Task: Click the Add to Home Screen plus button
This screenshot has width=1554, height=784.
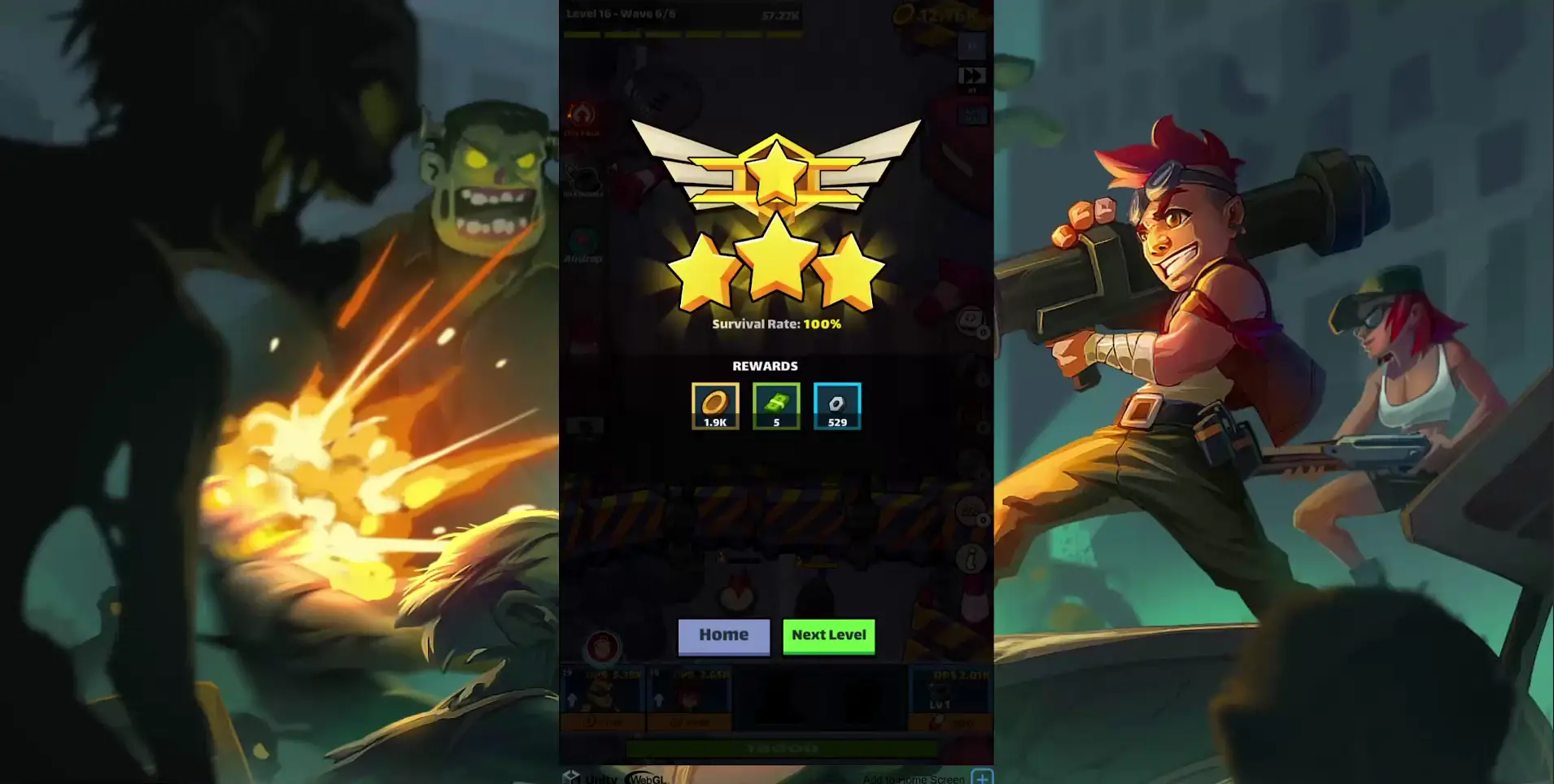Action: pyautogui.click(x=983, y=777)
